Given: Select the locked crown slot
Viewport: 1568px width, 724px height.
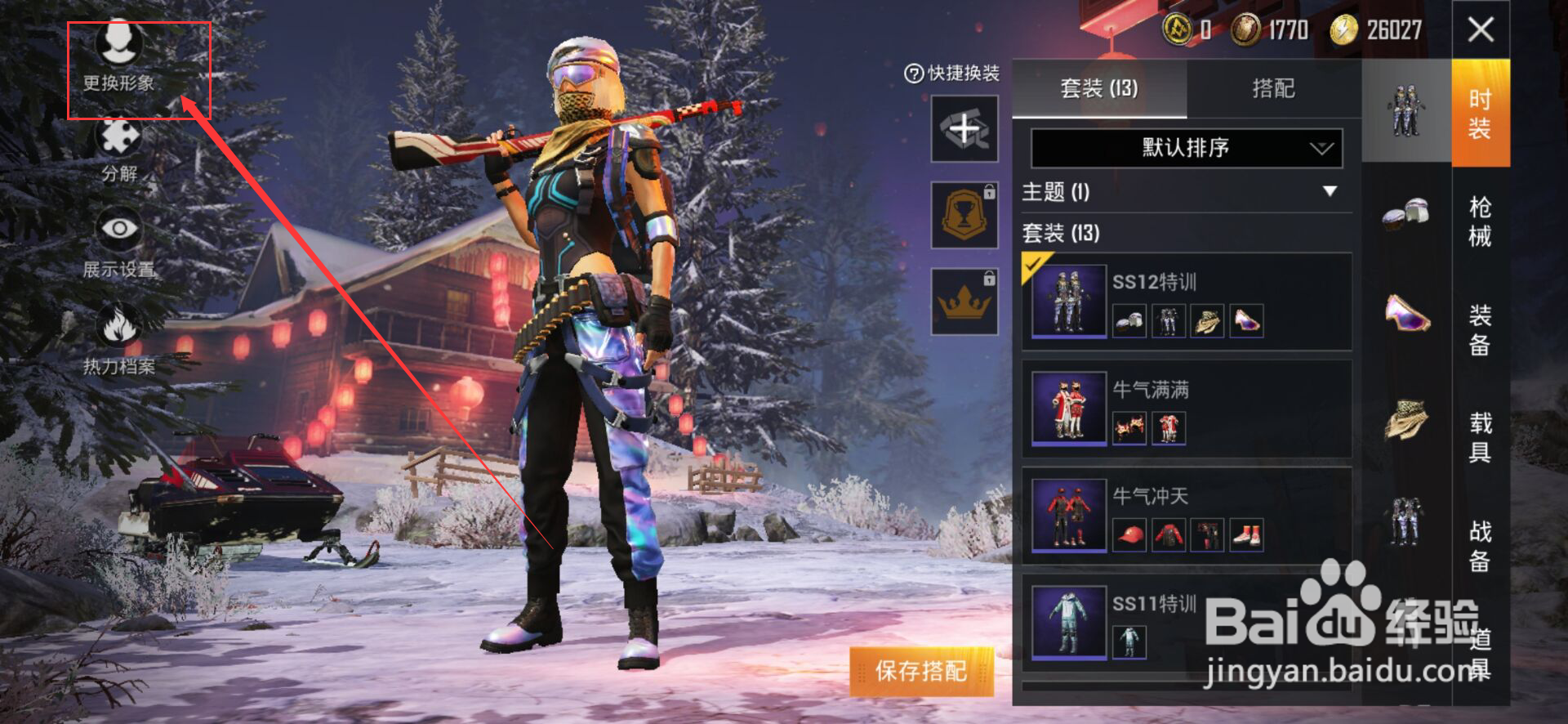Looking at the screenshot, I should coord(964,302).
